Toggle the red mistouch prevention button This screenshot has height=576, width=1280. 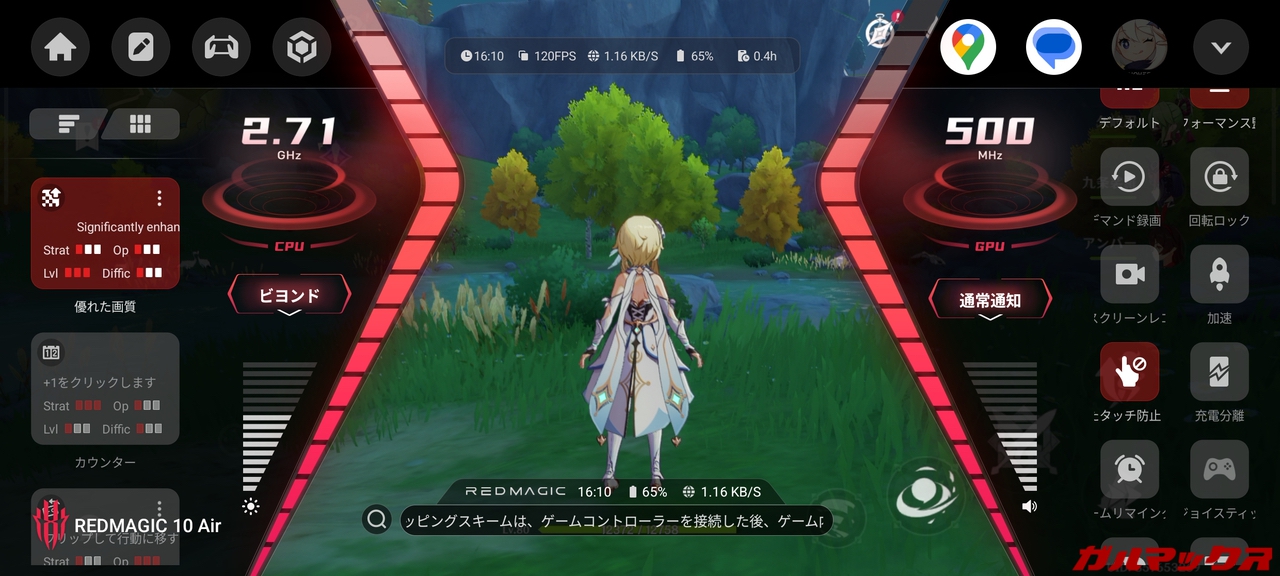pyautogui.click(x=1130, y=372)
